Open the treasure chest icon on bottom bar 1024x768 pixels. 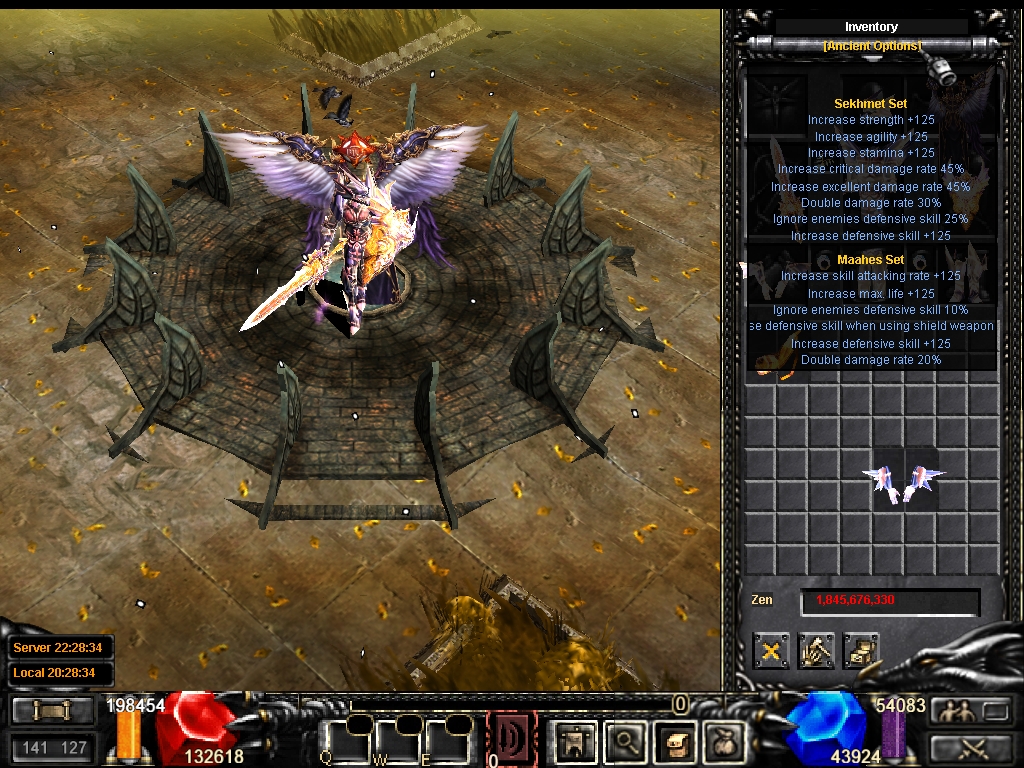tap(674, 742)
